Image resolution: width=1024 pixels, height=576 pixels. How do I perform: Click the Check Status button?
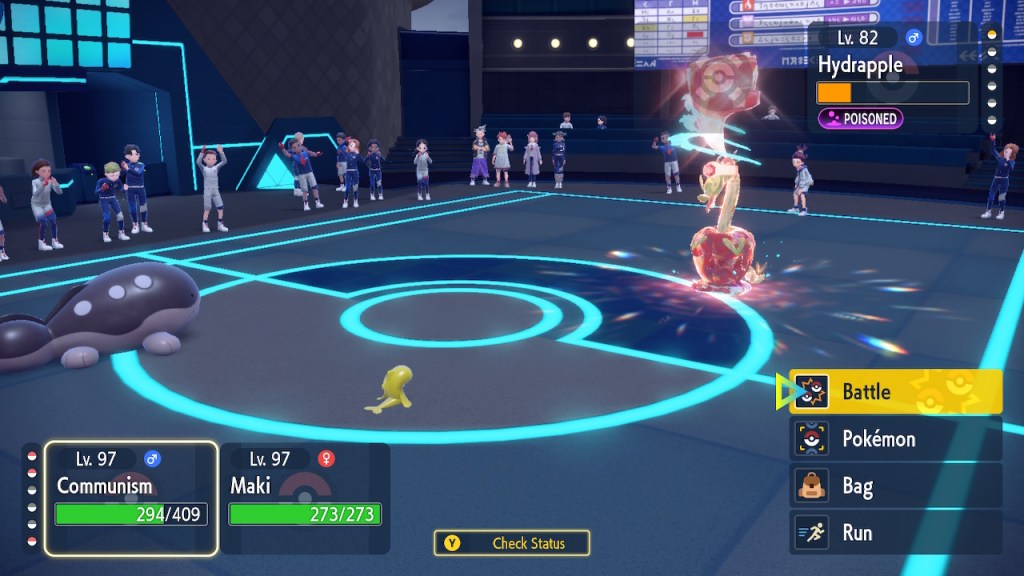click(512, 543)
